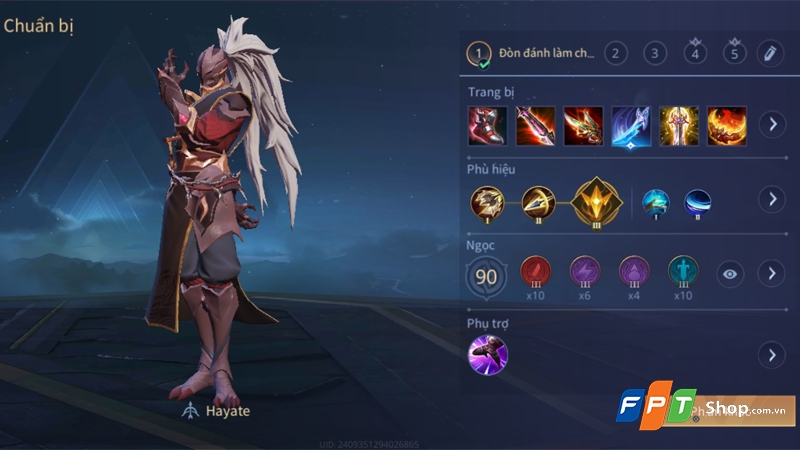Switch to loadout preset 3
The image size is (800, 450).
click(654, 54)
